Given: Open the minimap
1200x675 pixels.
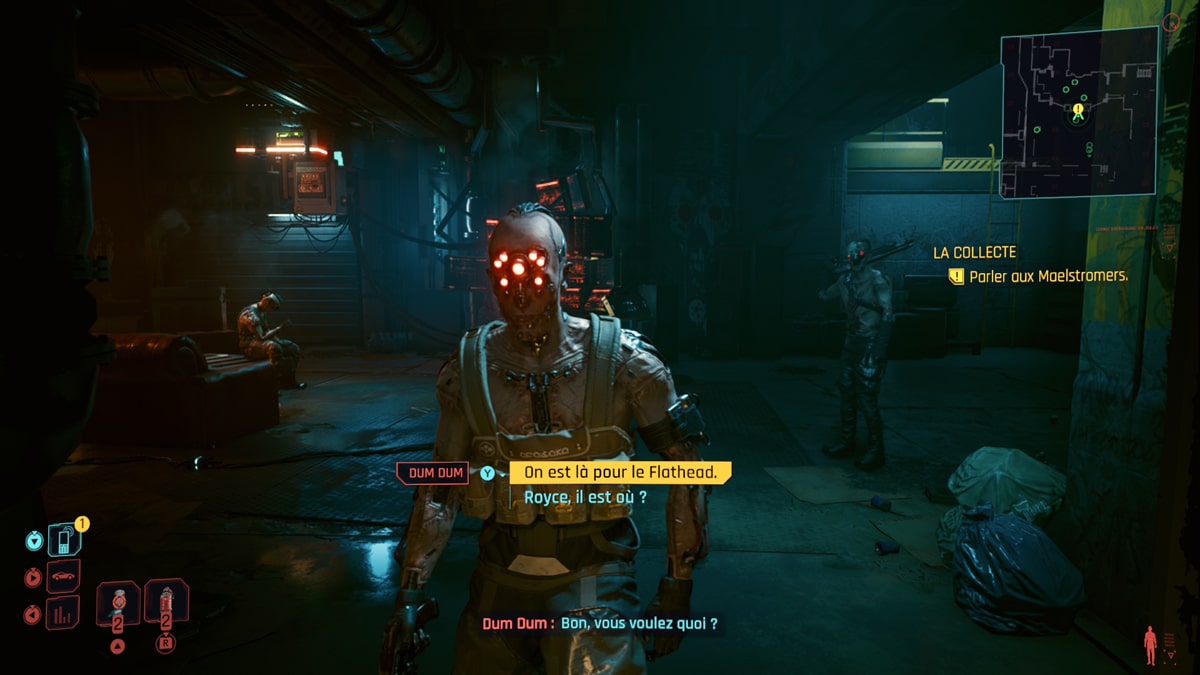Looking at the screenshot, I should click(x=1079, y=112).
